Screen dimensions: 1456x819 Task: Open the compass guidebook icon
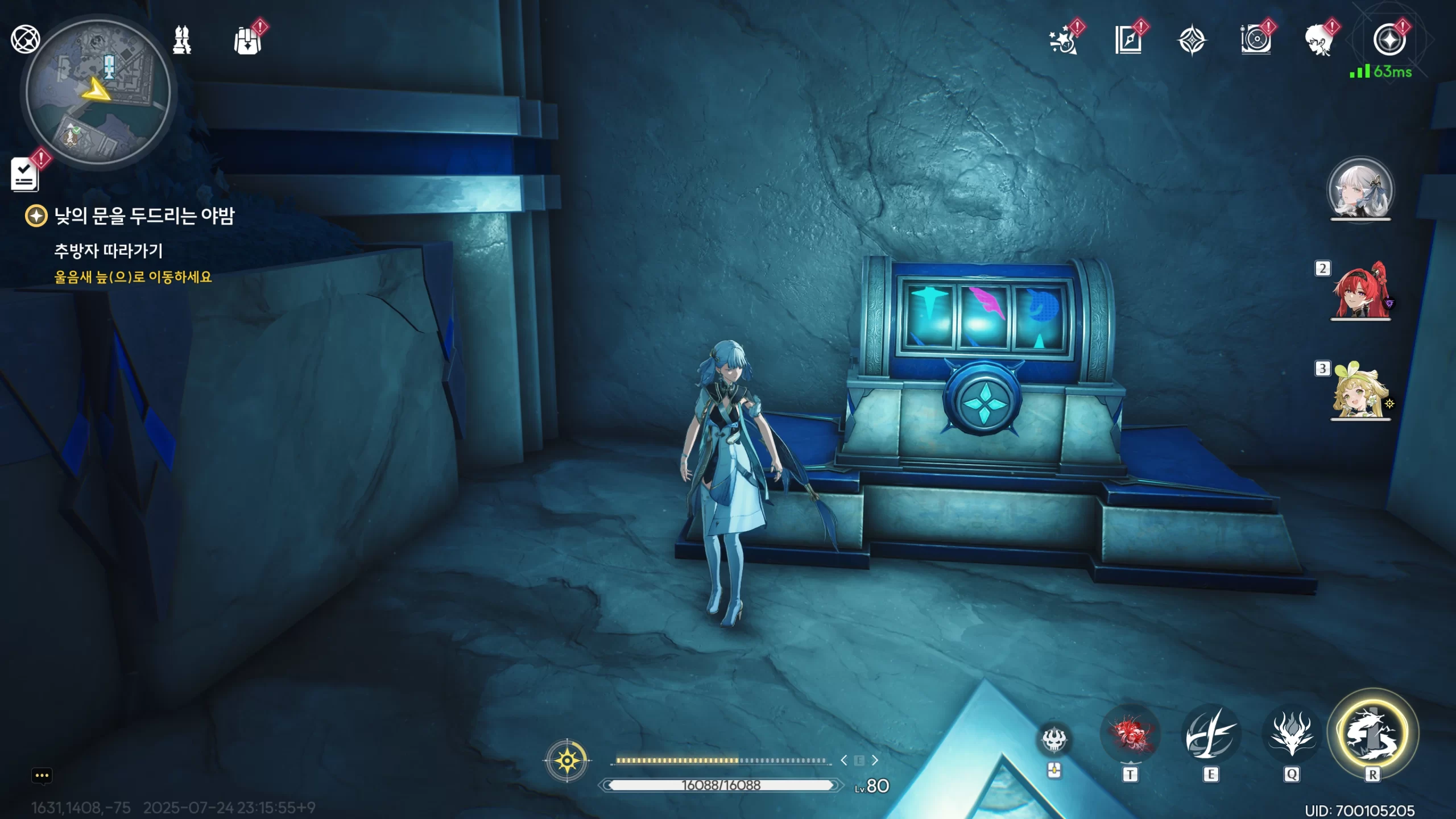coord(1128,41)
